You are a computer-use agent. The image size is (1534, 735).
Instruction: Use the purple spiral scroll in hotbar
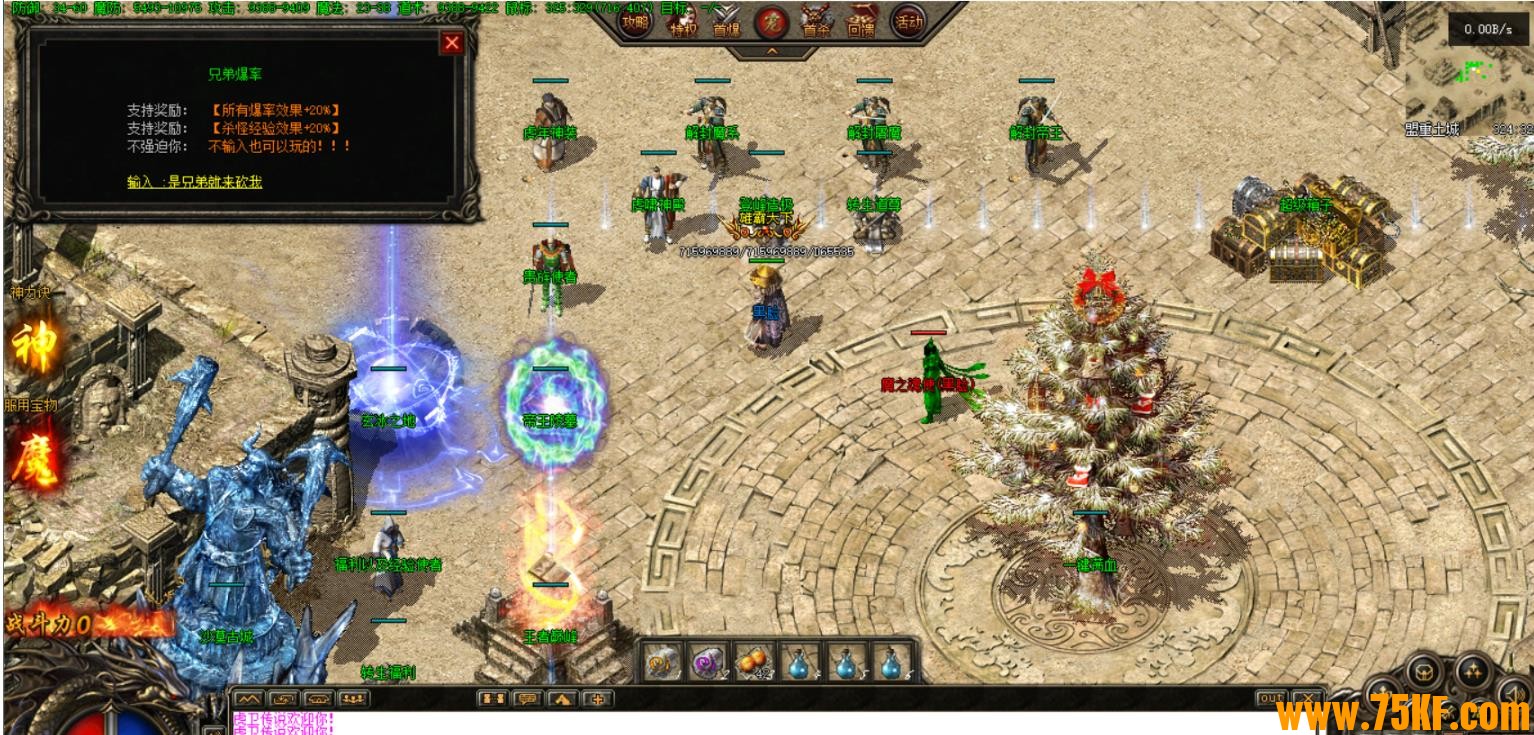(707, 662)
